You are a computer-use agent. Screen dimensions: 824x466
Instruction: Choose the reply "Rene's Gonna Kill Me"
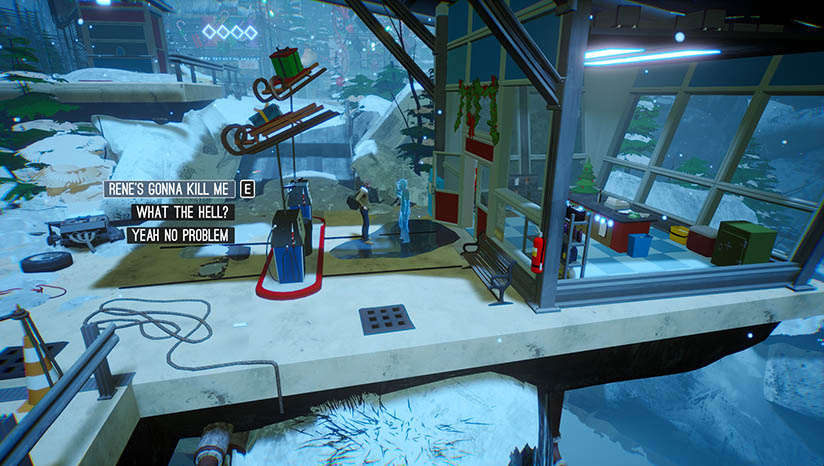169,189
